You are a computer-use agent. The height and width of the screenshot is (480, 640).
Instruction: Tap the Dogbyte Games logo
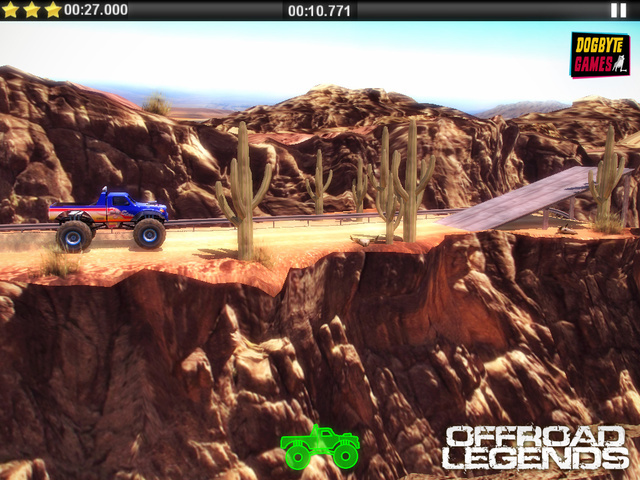[599, 55]
